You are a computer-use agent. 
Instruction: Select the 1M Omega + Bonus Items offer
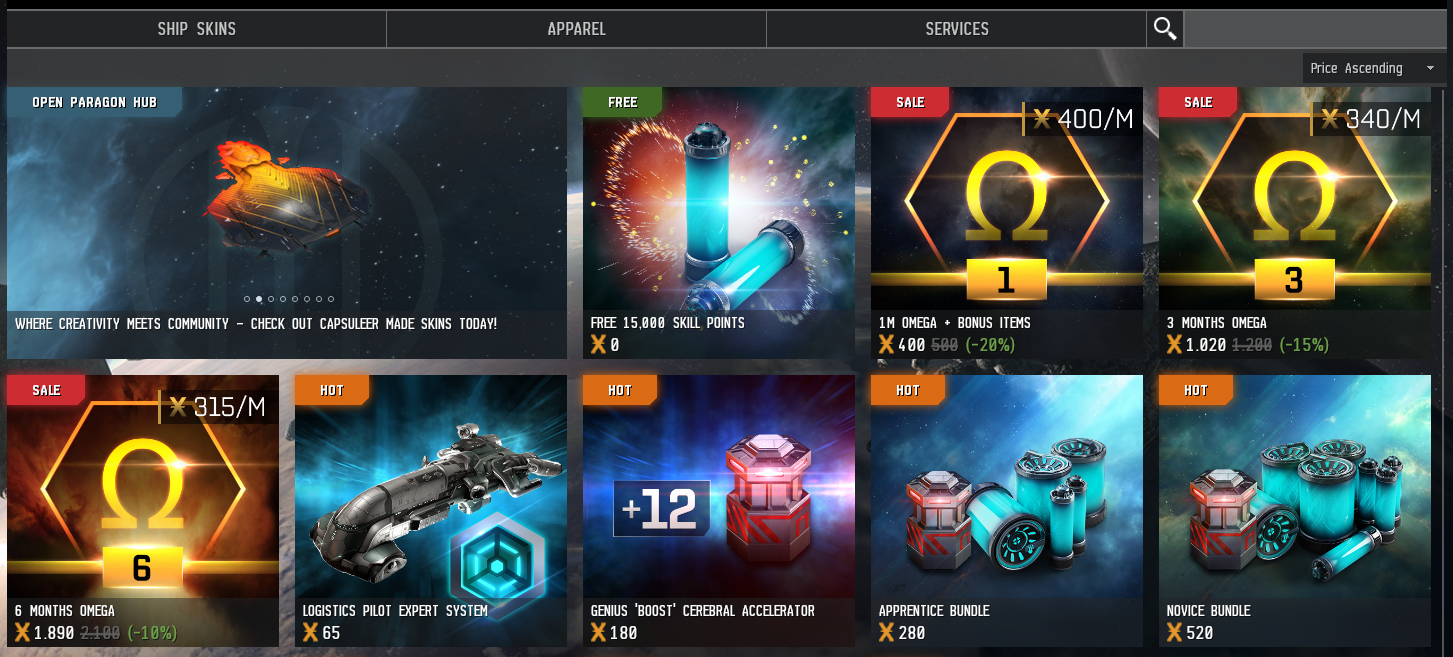(x=1006, y=222)
